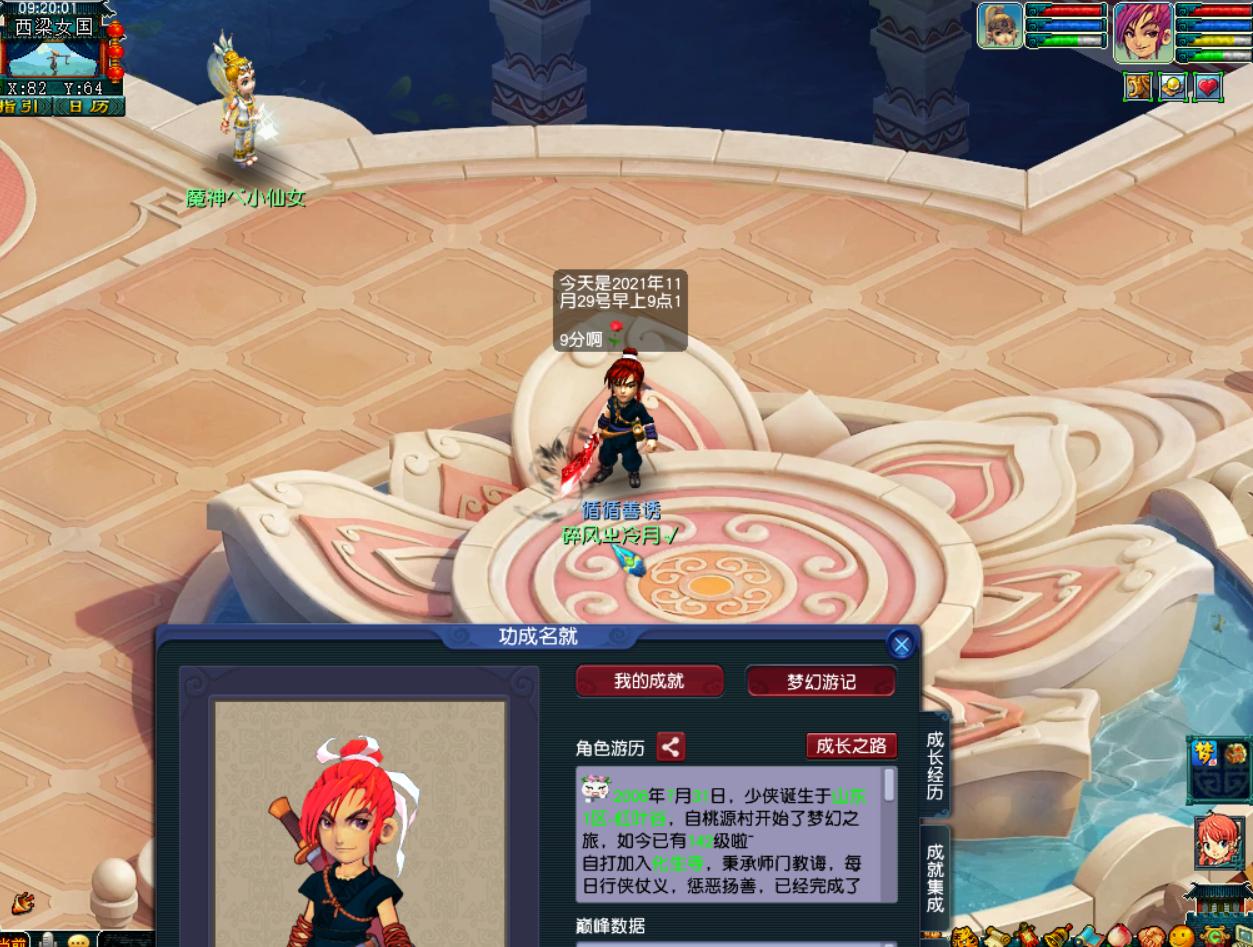Click the 成长之路 button
Screen dimensions: 1253x947
tap(851, 745)
